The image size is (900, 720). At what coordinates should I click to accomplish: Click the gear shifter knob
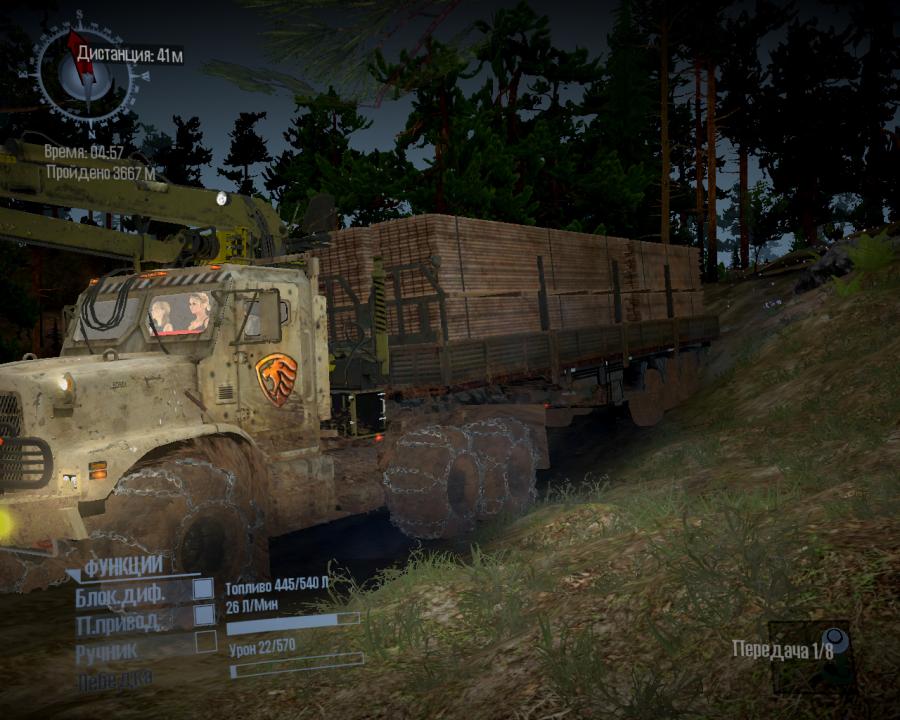click(x=833, y=641)
